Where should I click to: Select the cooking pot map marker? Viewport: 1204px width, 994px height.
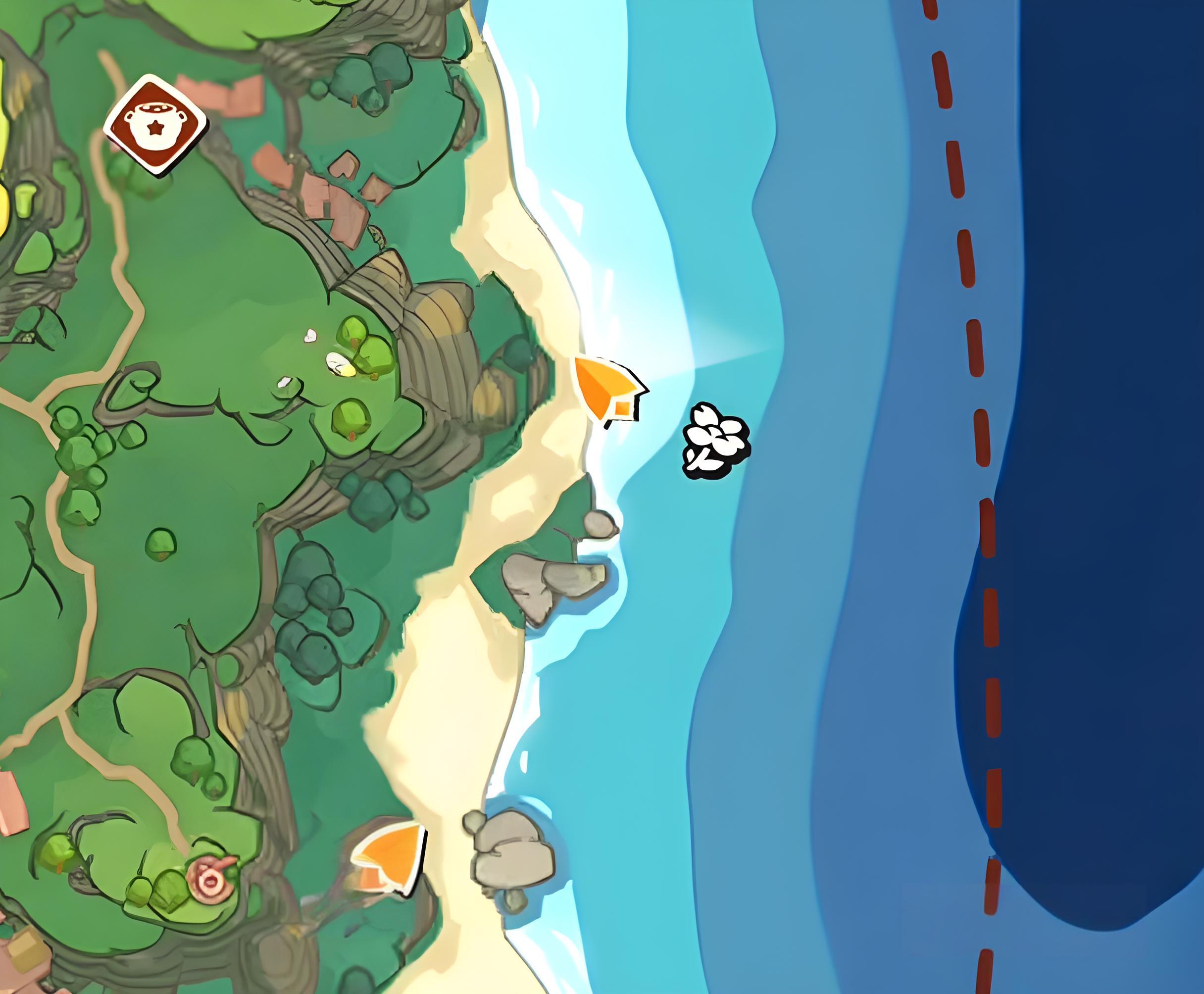pos(154,124)
